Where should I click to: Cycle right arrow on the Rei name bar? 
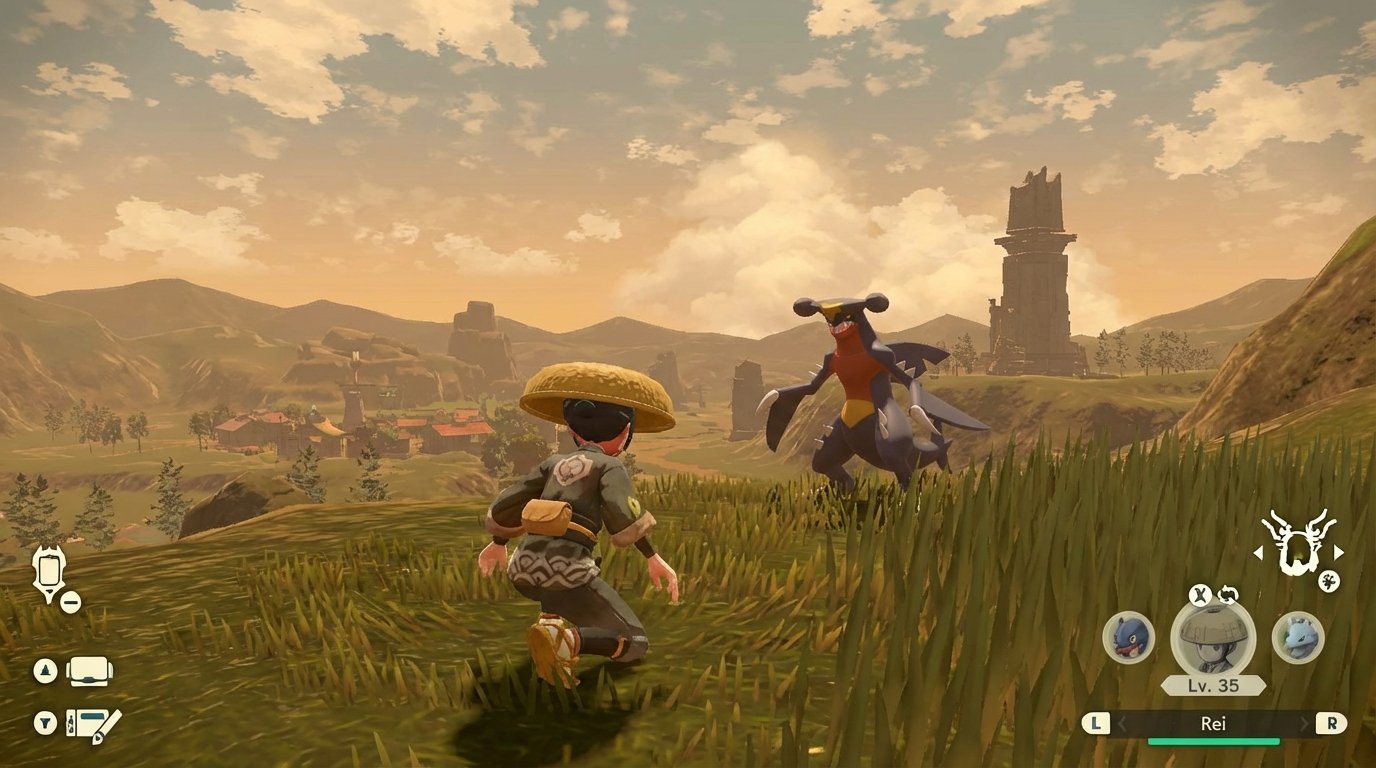1303,722
